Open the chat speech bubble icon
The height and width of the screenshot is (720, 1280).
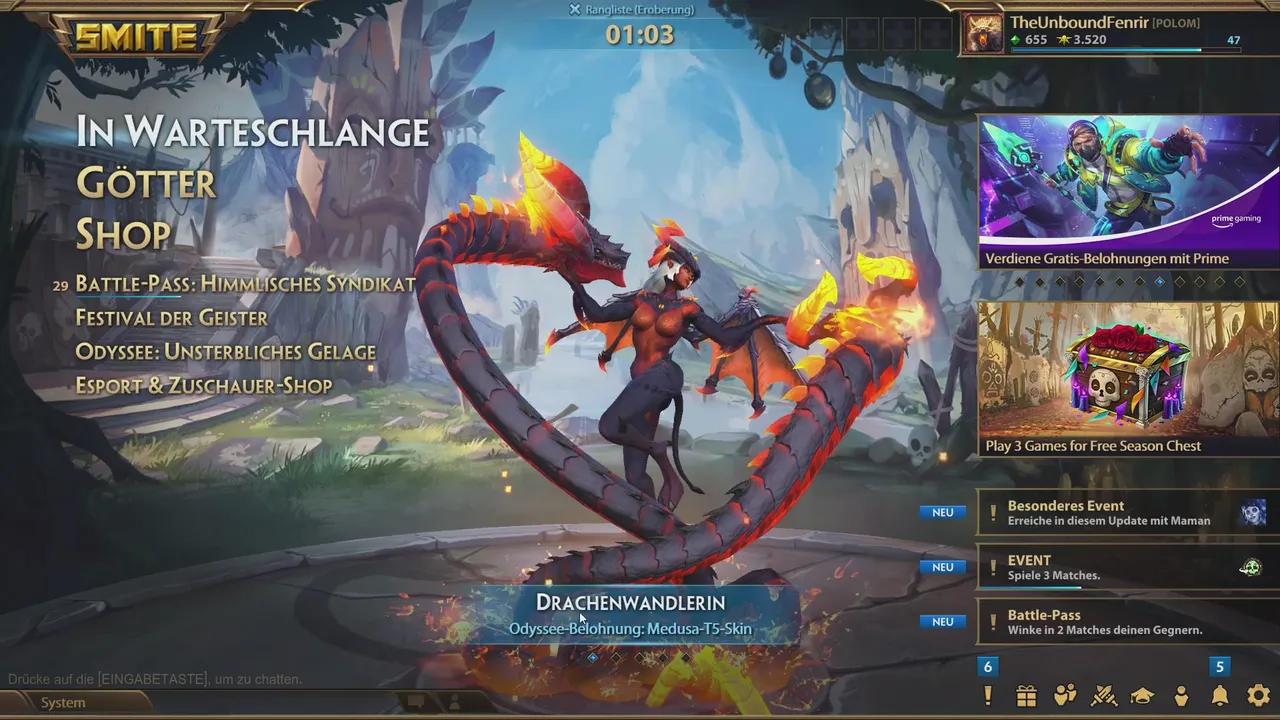click(417, 700)
